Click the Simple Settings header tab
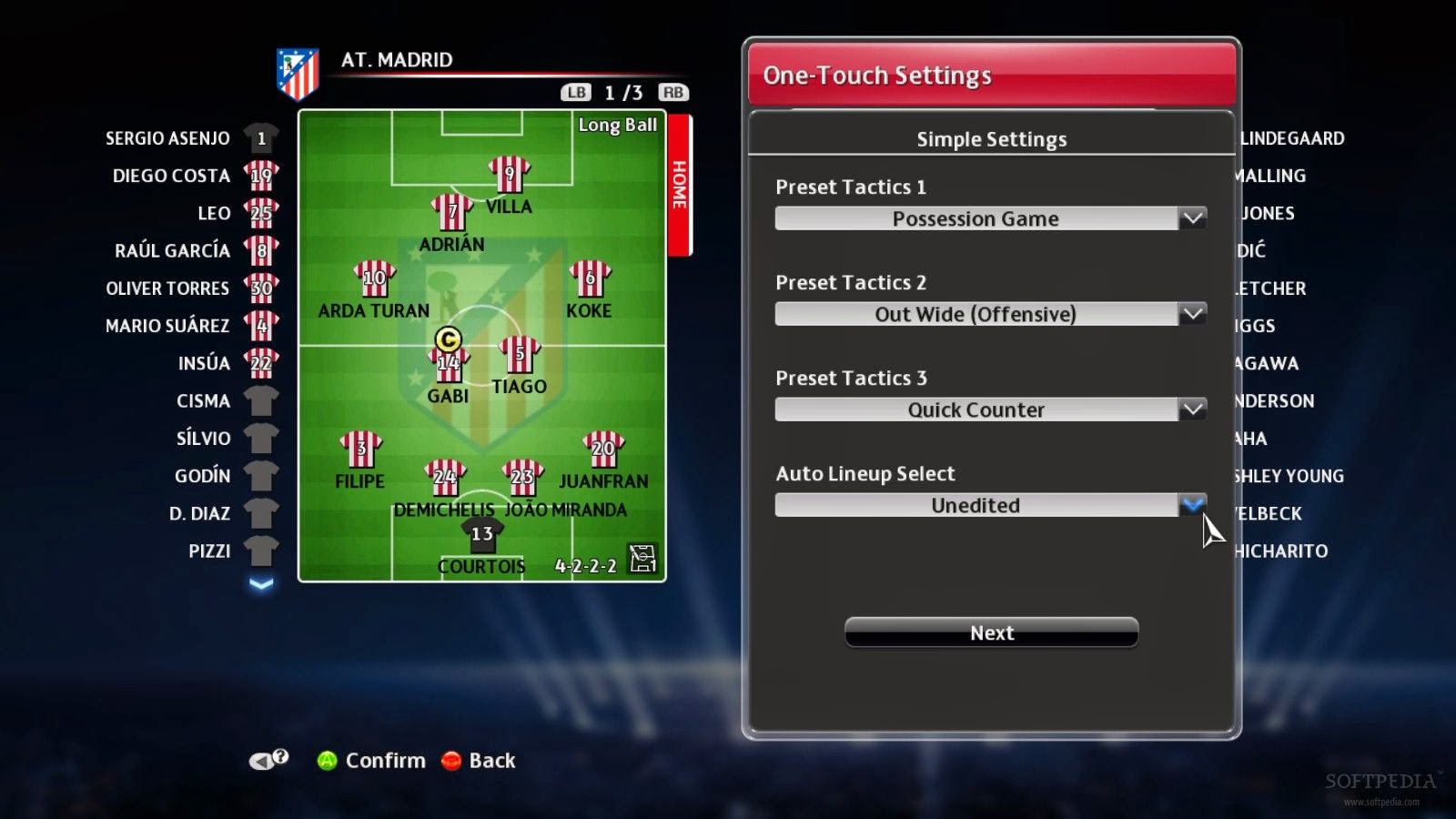The image size is (1456, 819). [x=991, y=138]
